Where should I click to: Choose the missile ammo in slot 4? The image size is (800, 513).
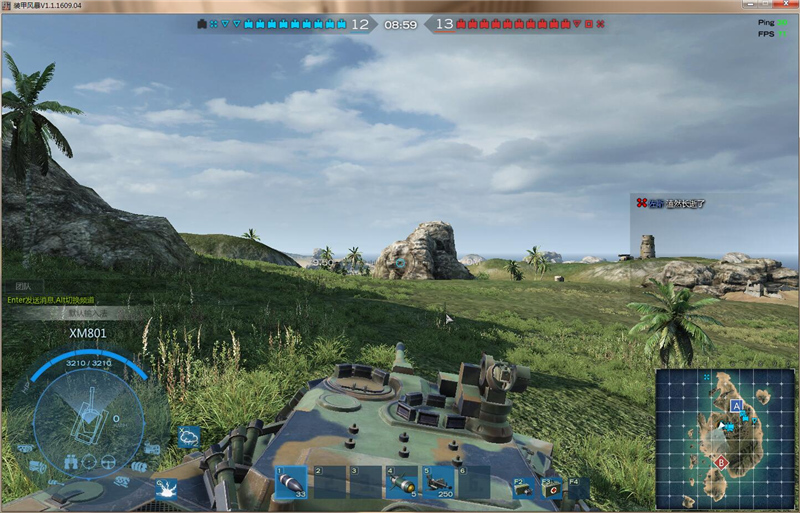(x=402, y=483)
